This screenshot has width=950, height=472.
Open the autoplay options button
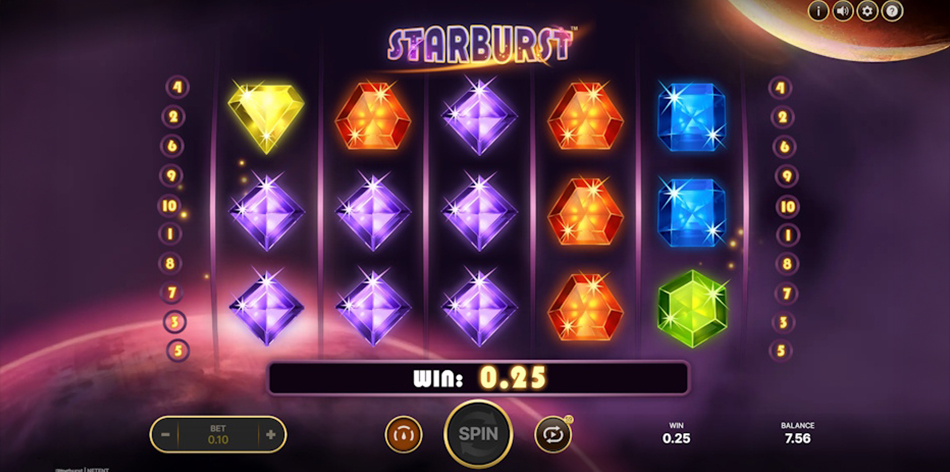tap(553, 434)
